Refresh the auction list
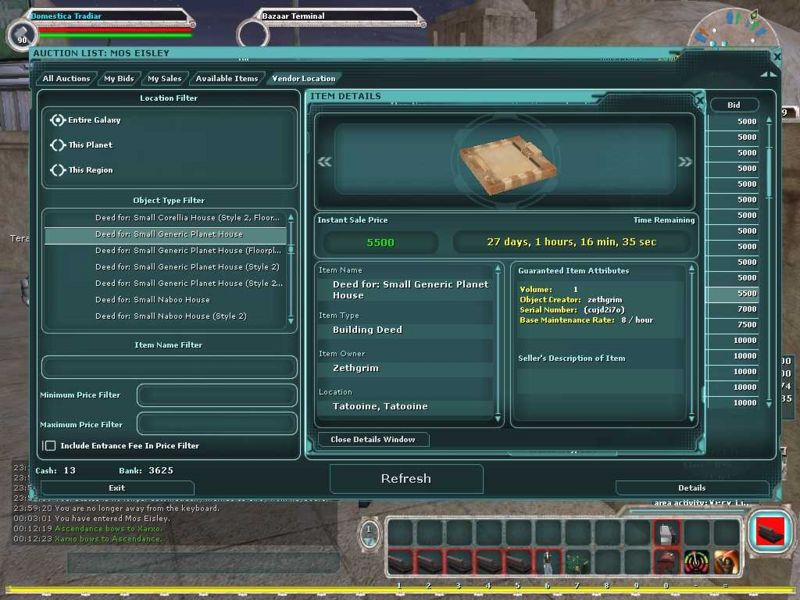Viewport: 800px width, 600px height. click(x=406, y=479)
